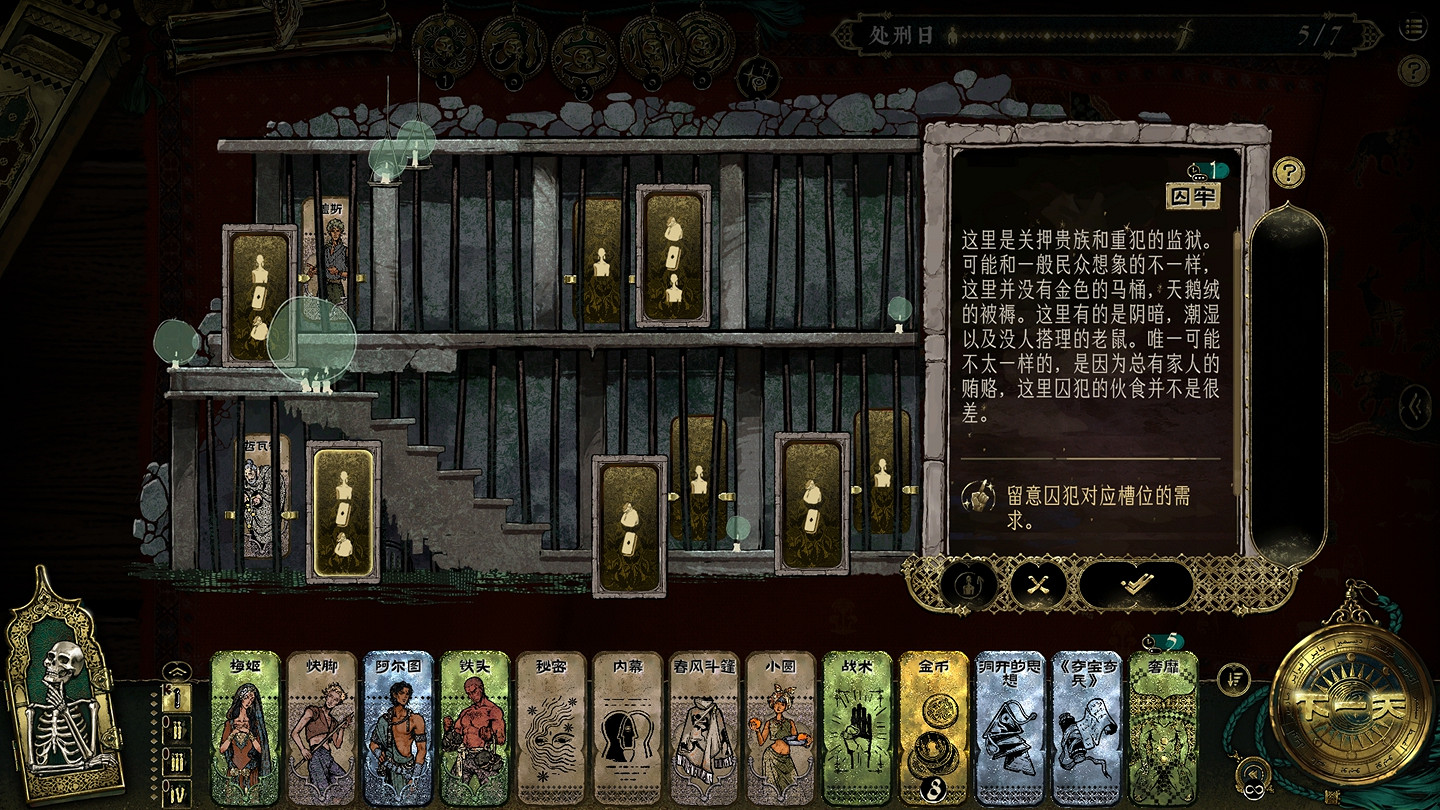Select the first numbered medallion at the top of the prison
1440x810 pixels.
[446, 47]
